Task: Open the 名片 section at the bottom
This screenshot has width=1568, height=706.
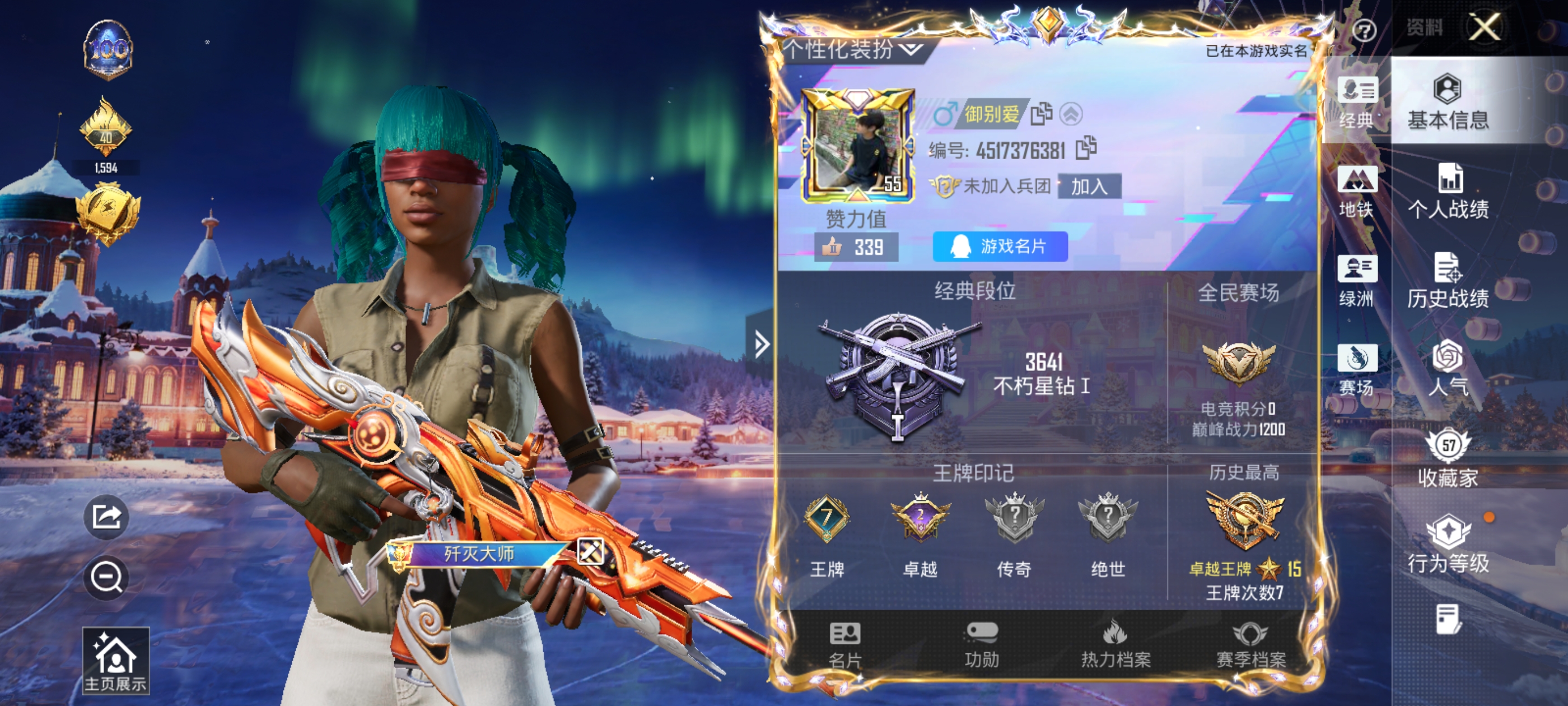Action: tap(845, 644)
